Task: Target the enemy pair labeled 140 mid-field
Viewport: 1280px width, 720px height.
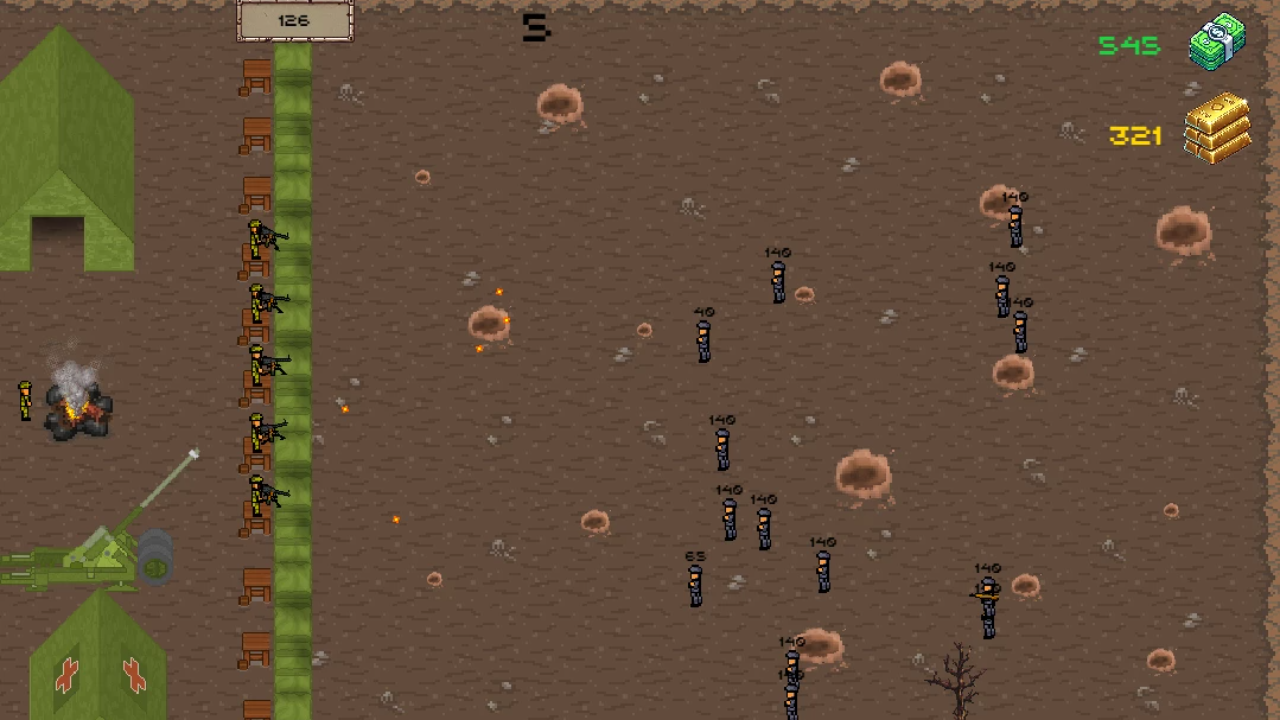Action: point(745,520)
